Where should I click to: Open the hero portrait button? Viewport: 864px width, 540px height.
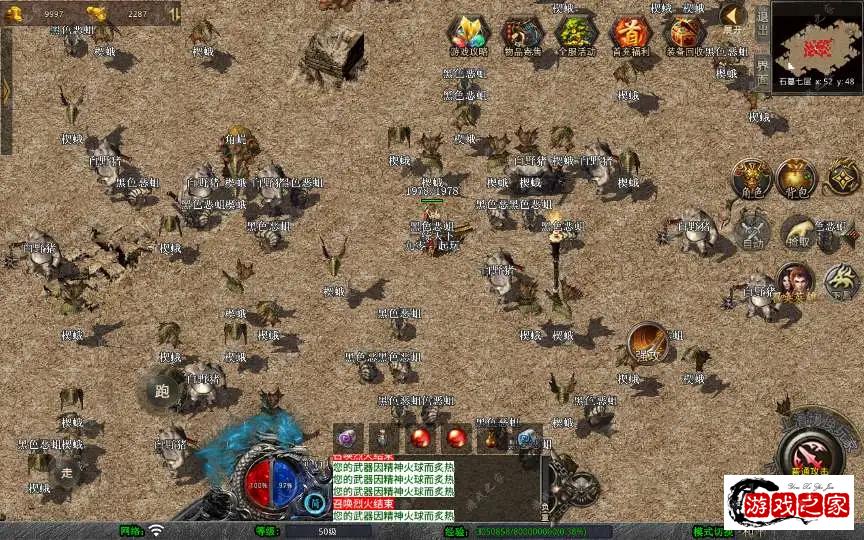[x=795, y=281]
